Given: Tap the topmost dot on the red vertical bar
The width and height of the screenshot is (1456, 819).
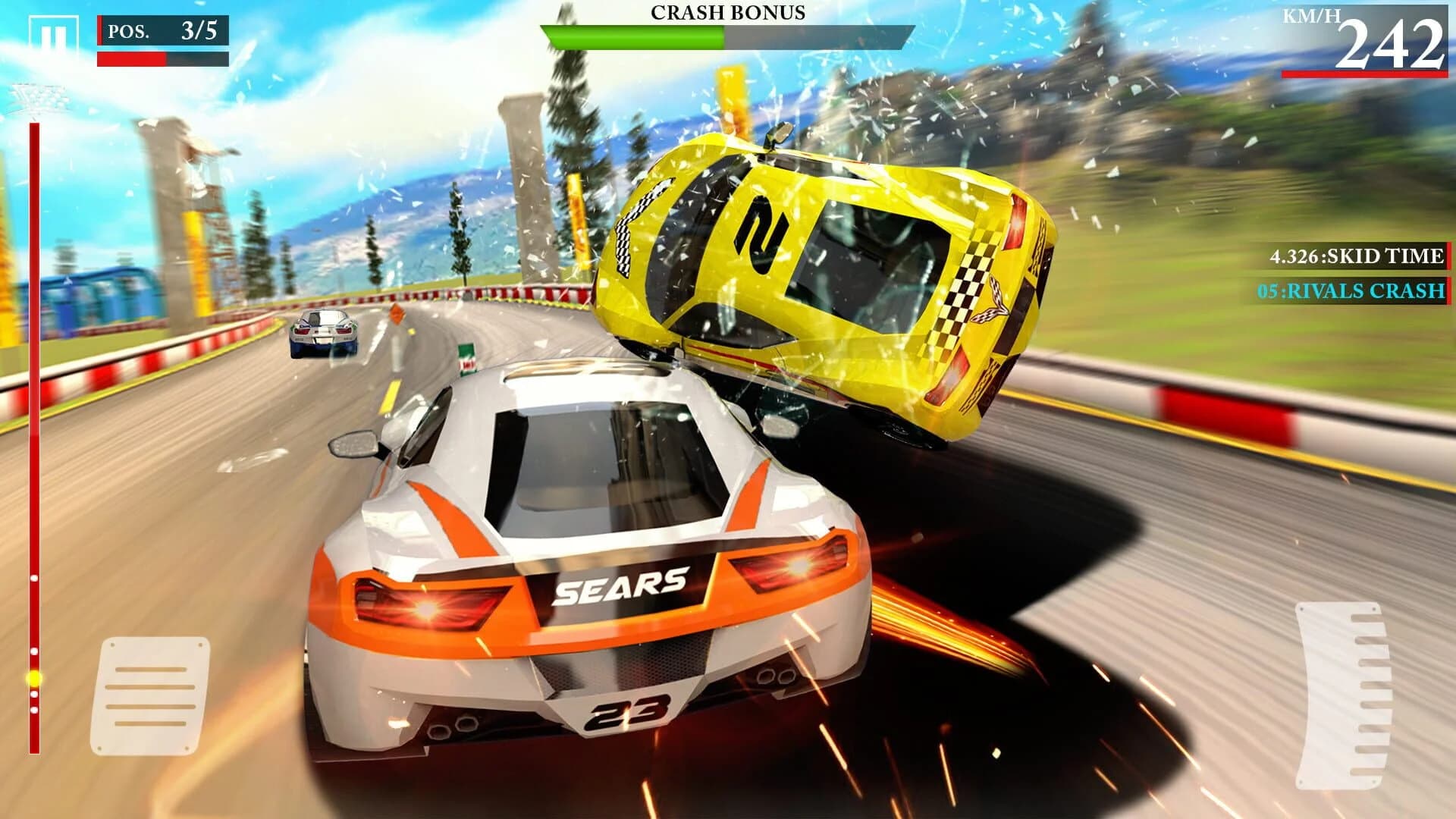Looking at the screenshot, I should pos(33,579).
